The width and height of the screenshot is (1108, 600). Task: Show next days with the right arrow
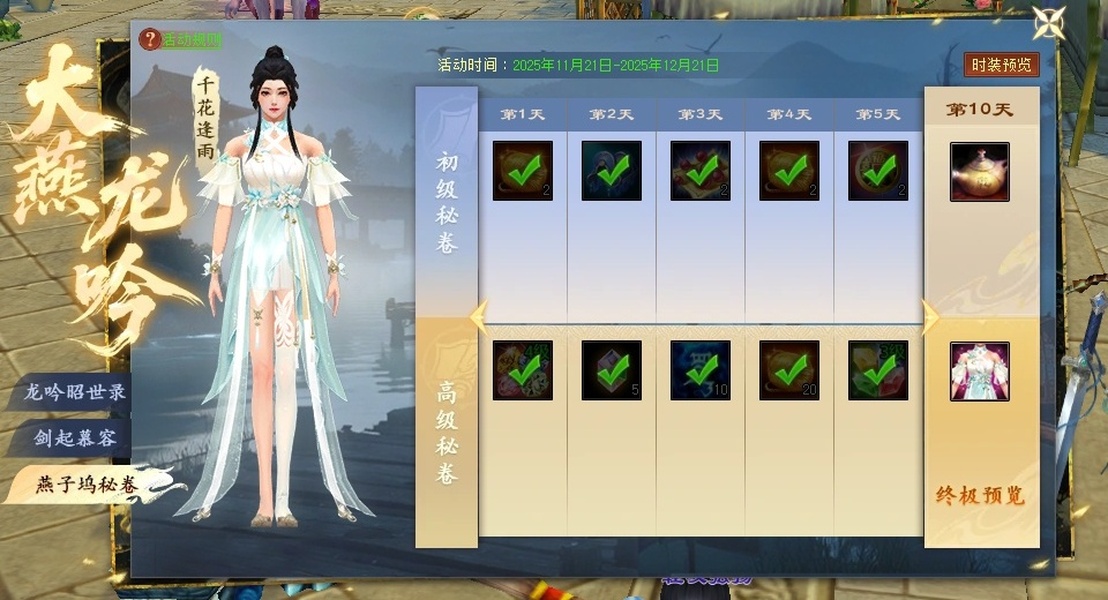click(x=930, y=316)
